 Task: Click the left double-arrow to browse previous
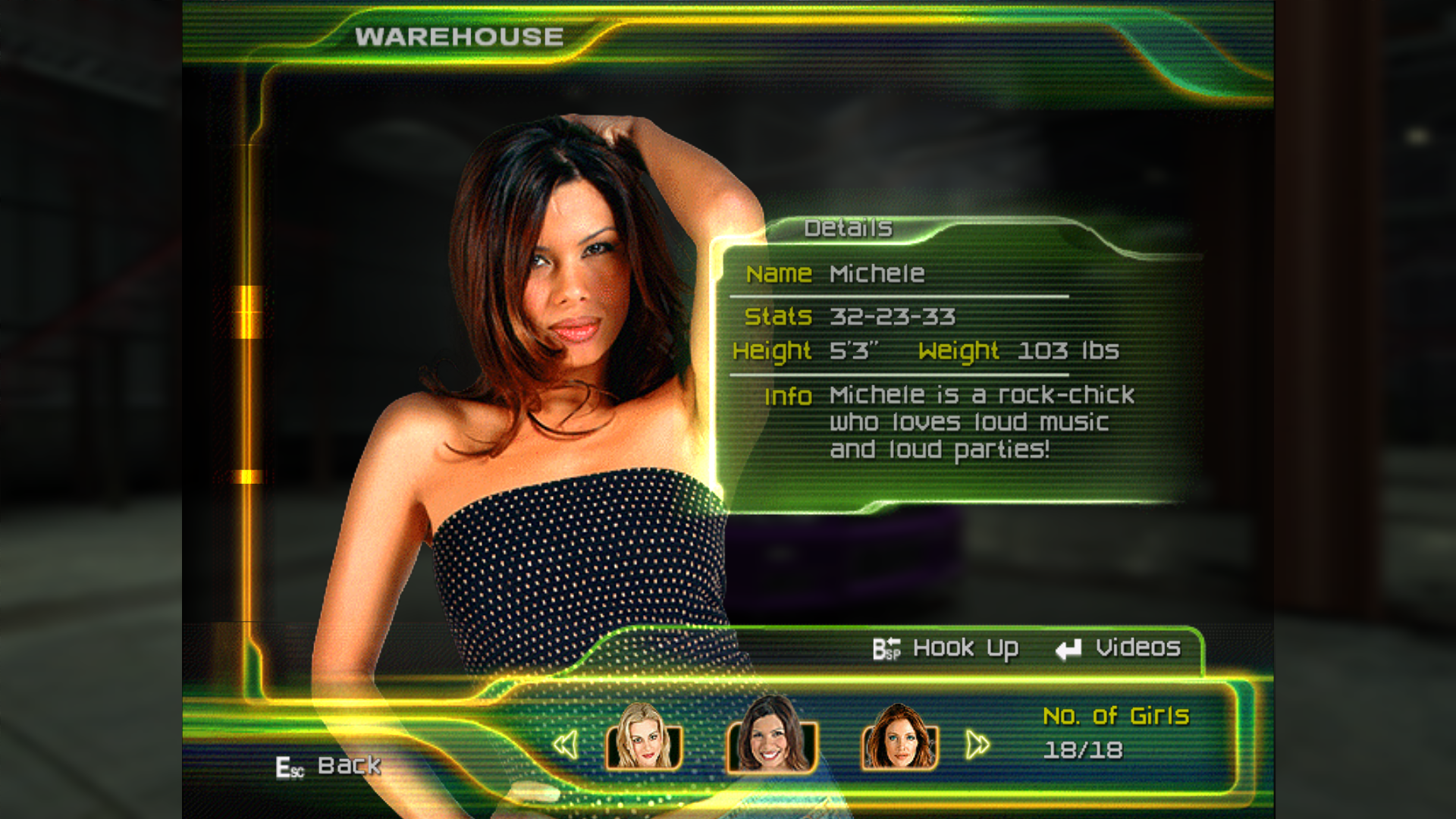click(566, 745)
